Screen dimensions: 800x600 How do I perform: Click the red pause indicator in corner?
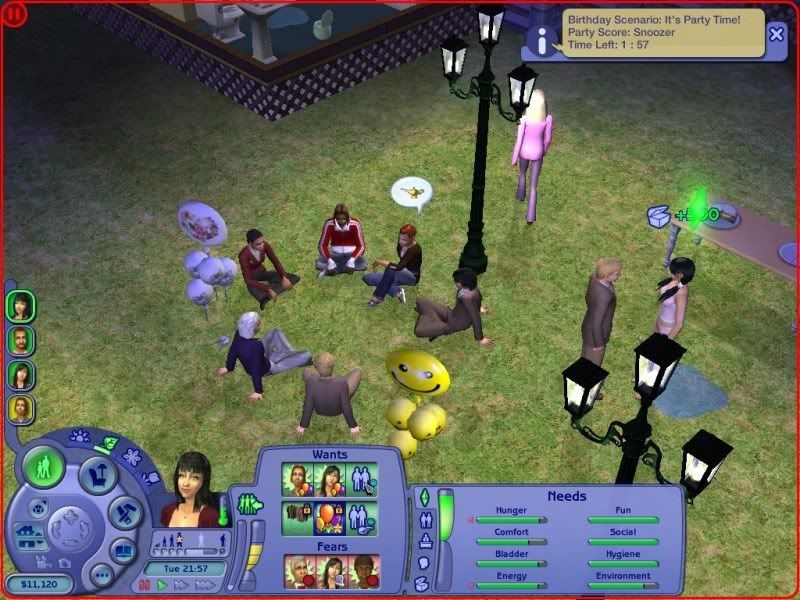coord(12,14)
